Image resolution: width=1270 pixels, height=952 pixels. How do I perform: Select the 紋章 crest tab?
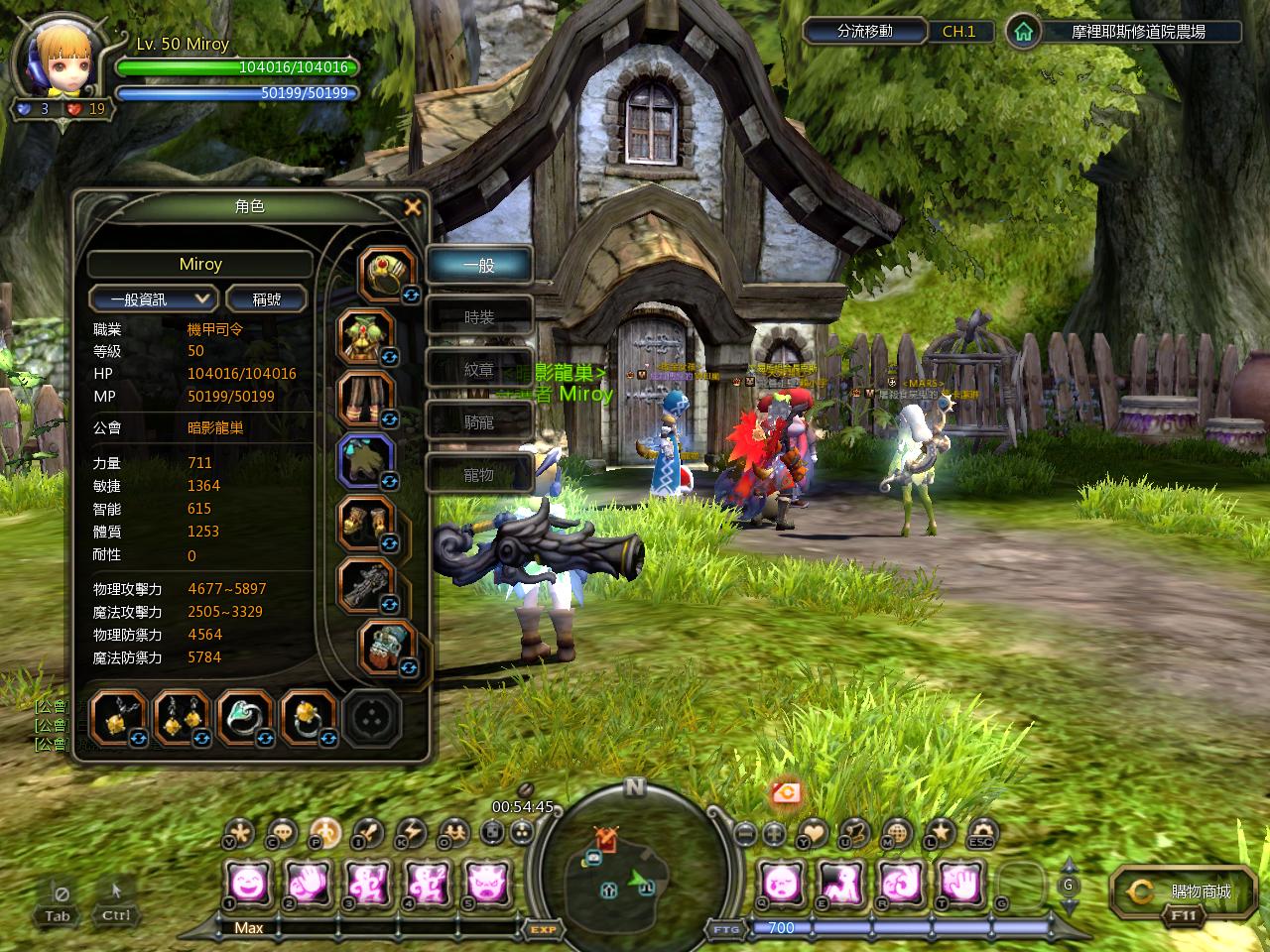tap(479, 370)
